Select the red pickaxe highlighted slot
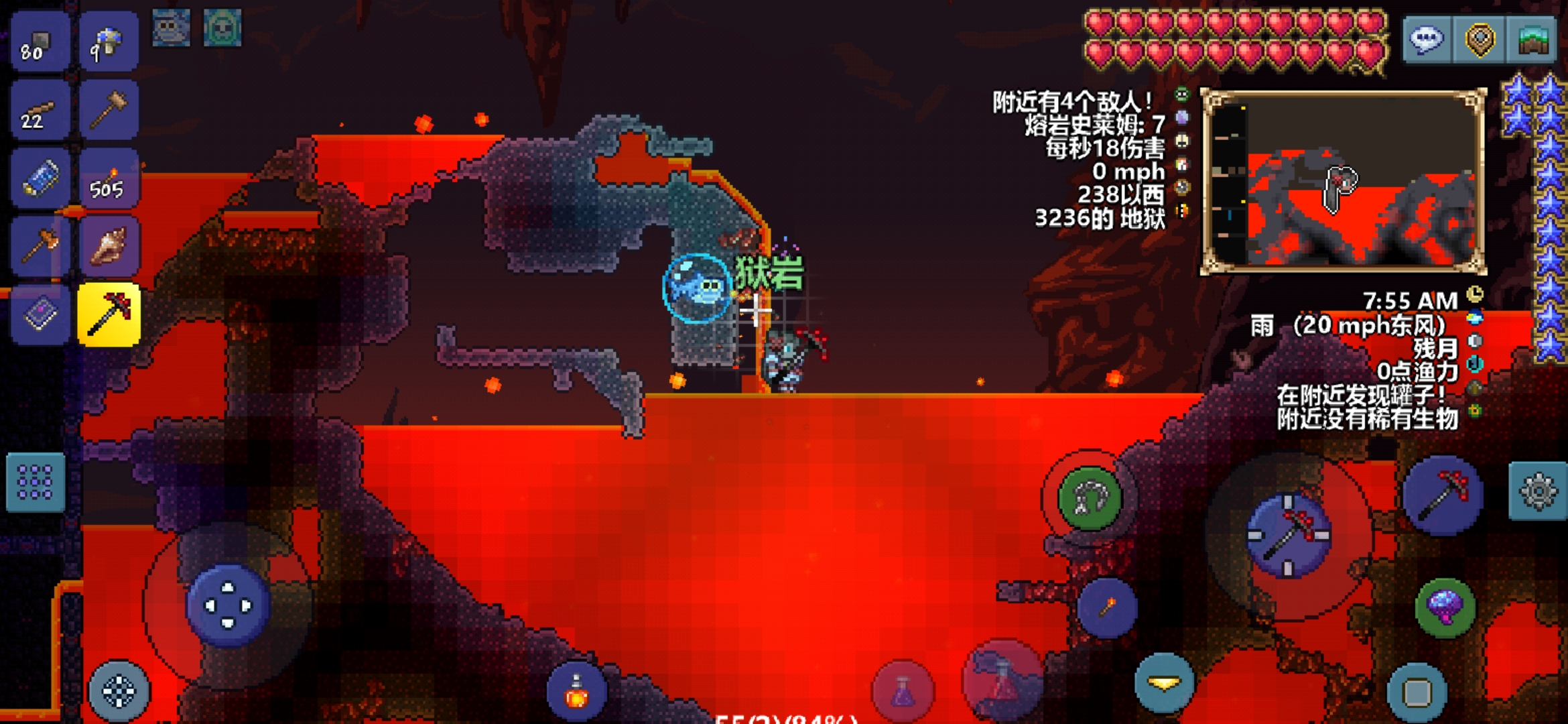The width and height of the screenshot is (1568, 724). [109, 314]
